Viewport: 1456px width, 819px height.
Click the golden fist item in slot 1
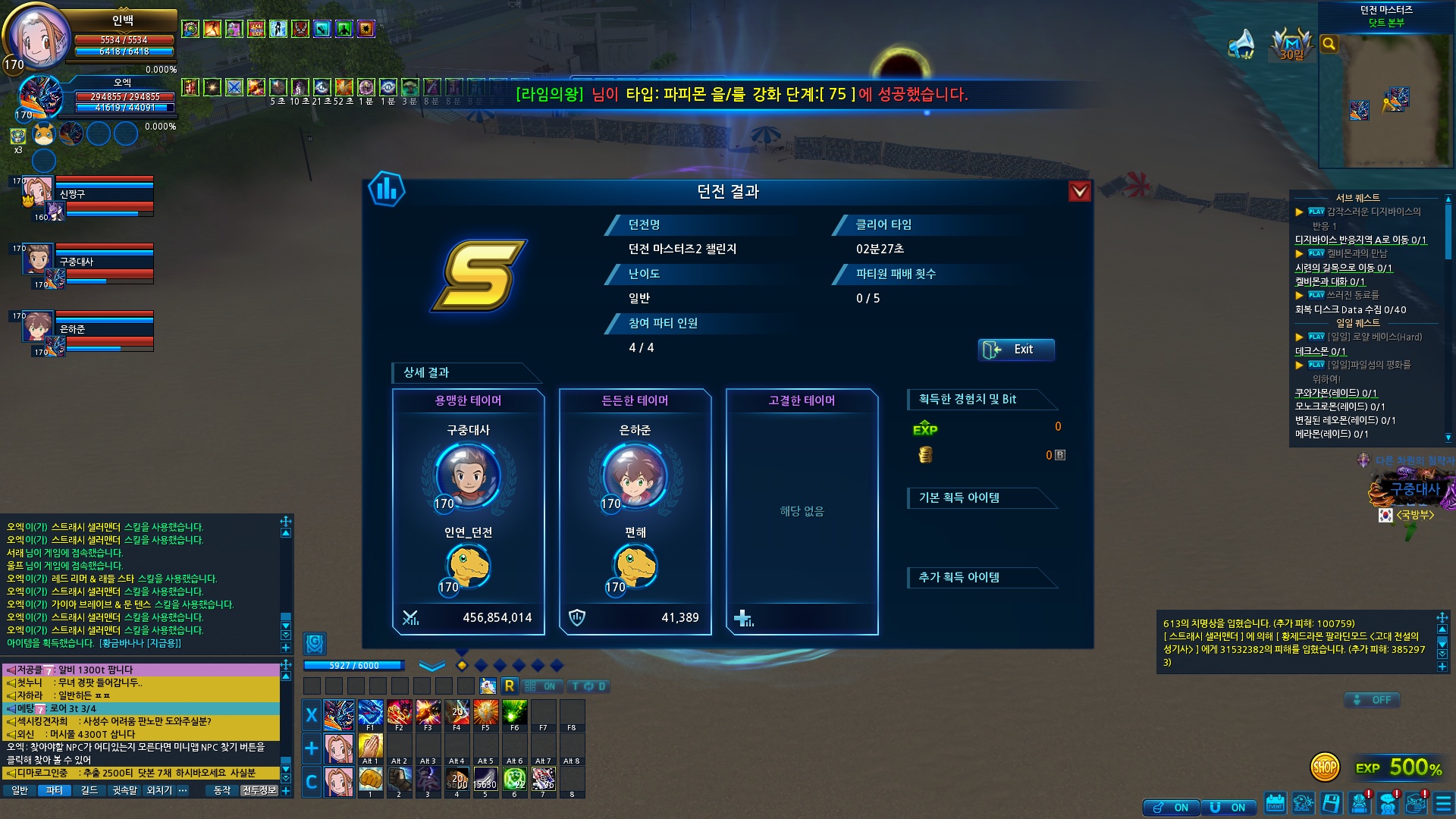(x=370, y=780)
